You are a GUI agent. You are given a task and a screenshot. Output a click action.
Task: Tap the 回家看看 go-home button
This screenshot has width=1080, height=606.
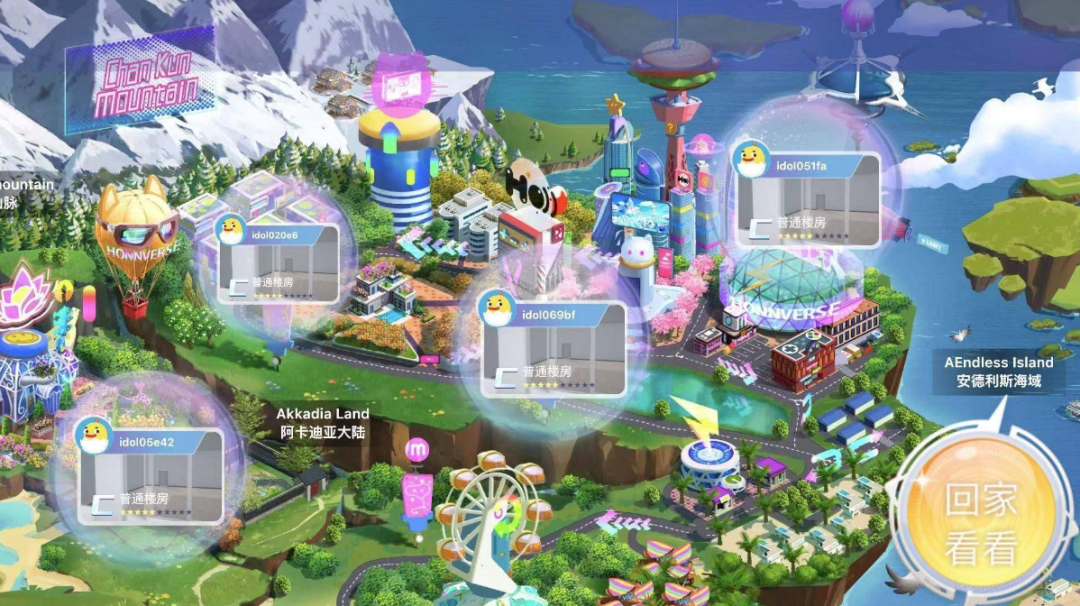(x=981, y=524)
